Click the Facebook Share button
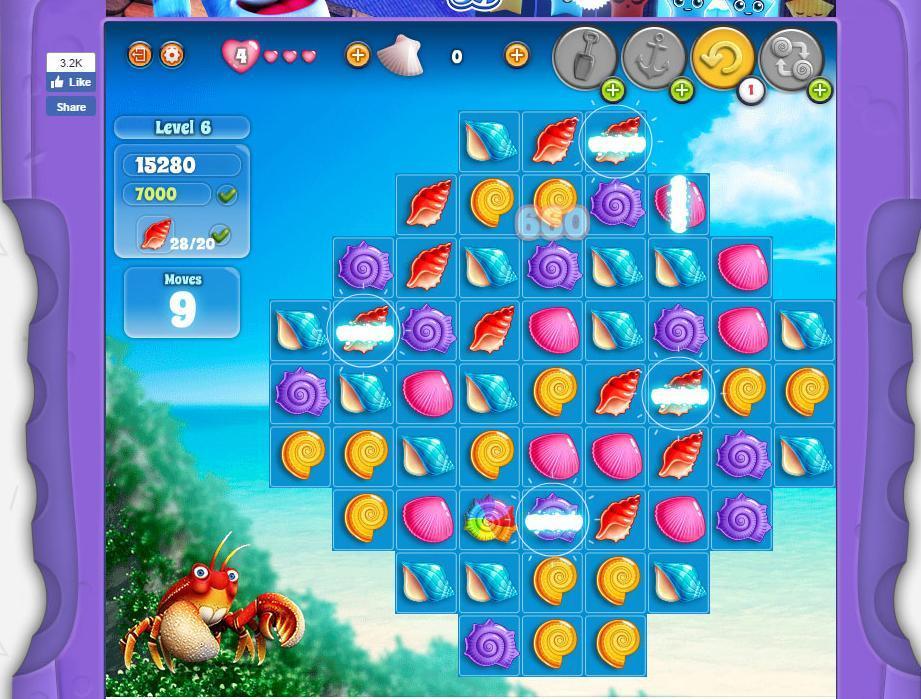The height and width of the screenshot is (699, 921). [71, 107]
